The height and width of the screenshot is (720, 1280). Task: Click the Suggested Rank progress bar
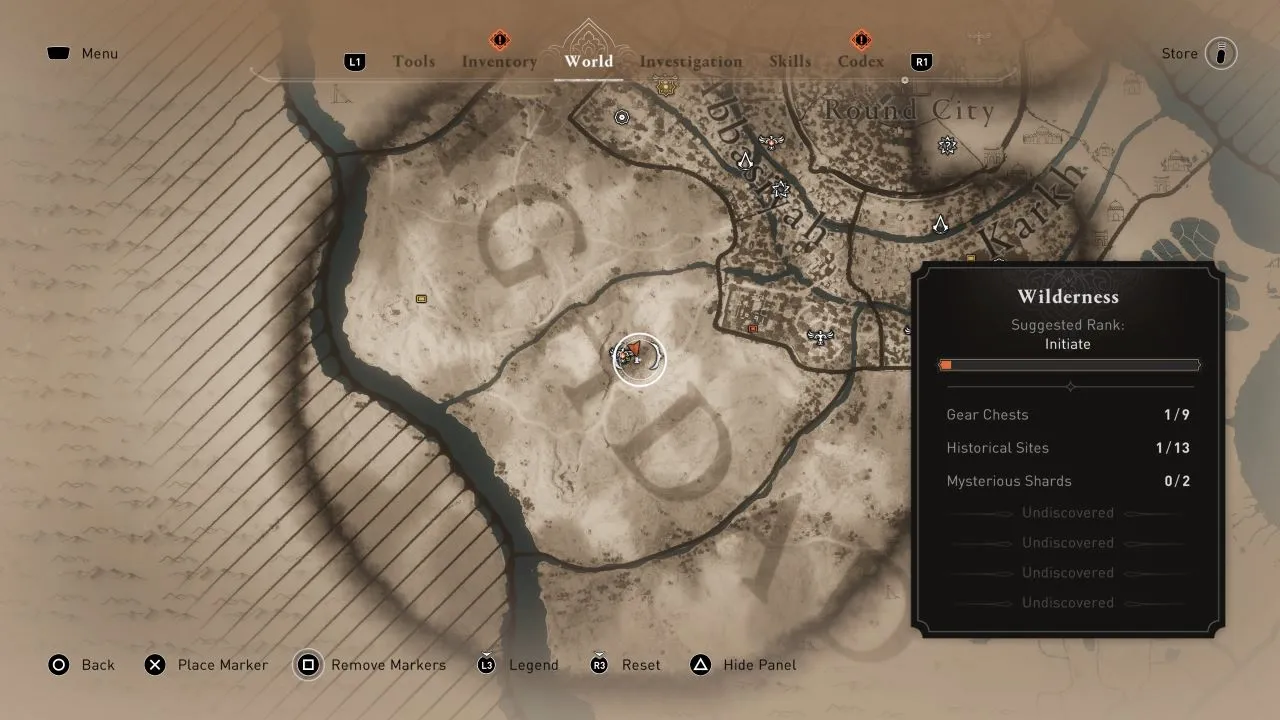pos(1069,364)
